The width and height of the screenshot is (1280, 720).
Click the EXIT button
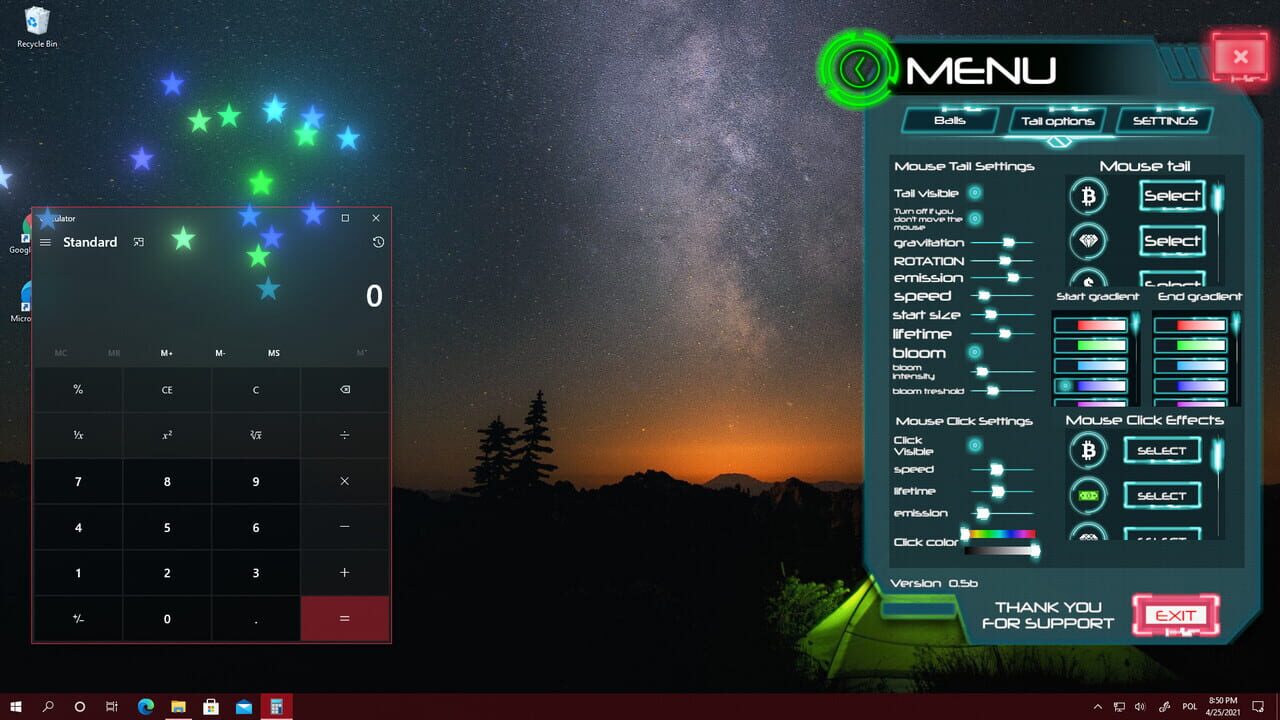coord(1176,614)
